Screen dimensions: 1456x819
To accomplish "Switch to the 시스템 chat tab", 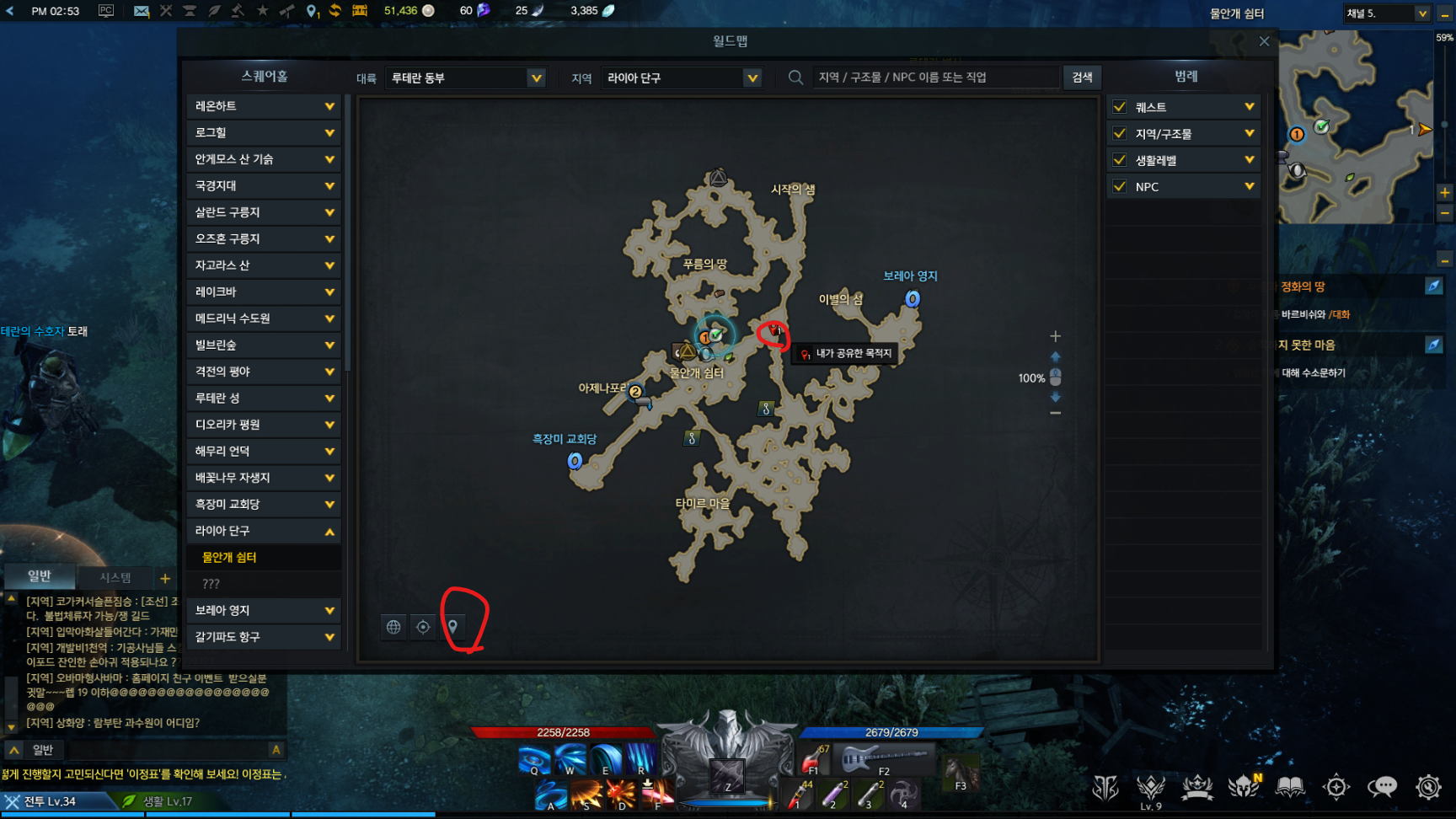I will (115, 577).
